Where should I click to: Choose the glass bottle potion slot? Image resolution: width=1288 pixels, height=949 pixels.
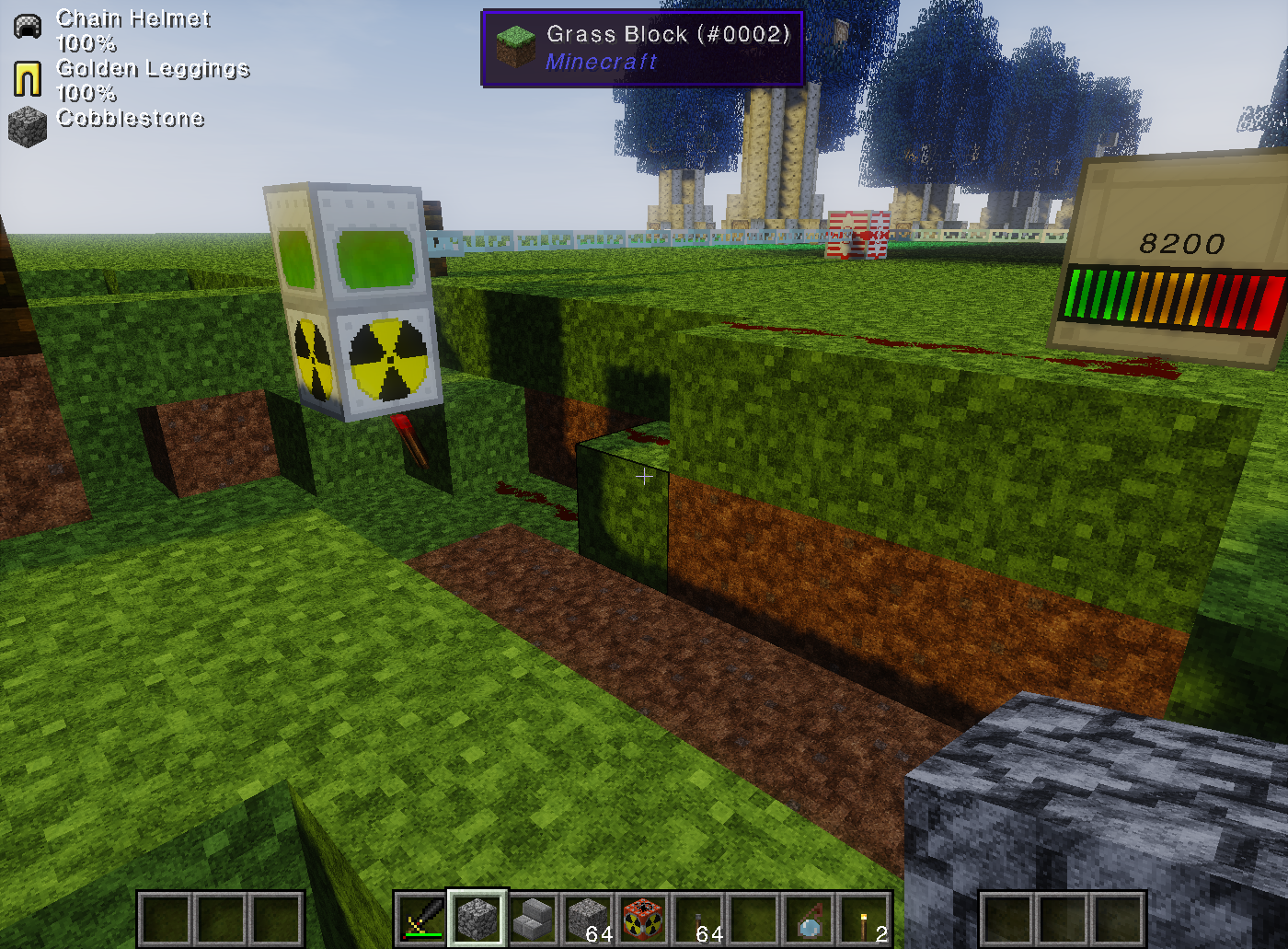(809, 919)
